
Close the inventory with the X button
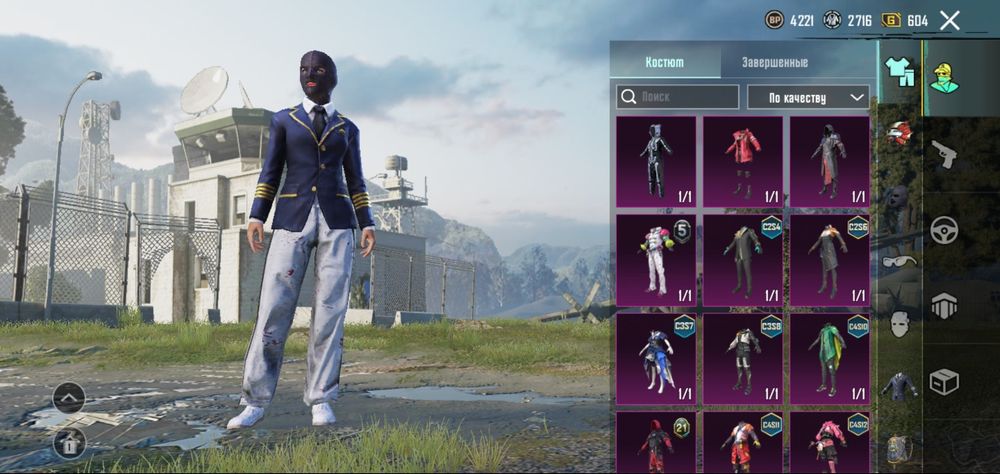[950, 20]
